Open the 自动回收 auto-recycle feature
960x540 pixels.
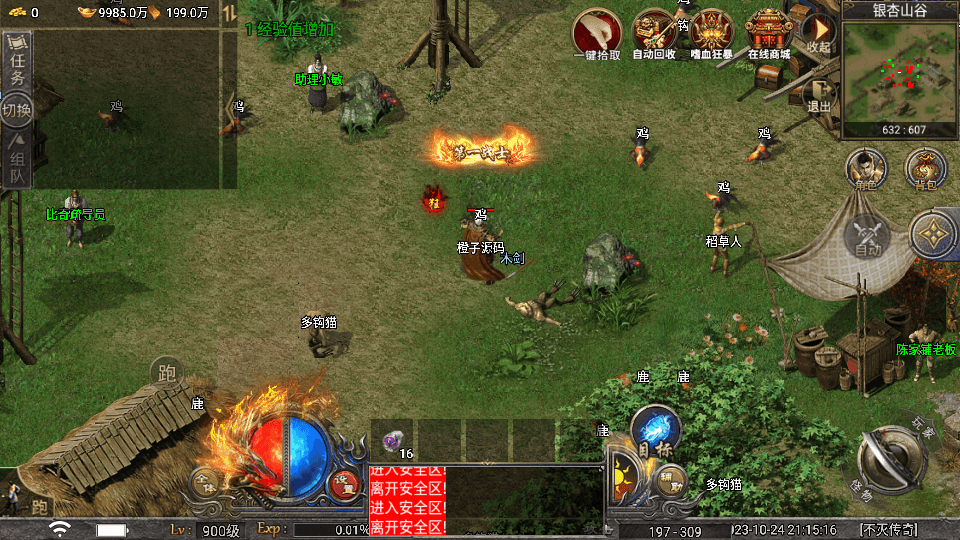[654, 31]
